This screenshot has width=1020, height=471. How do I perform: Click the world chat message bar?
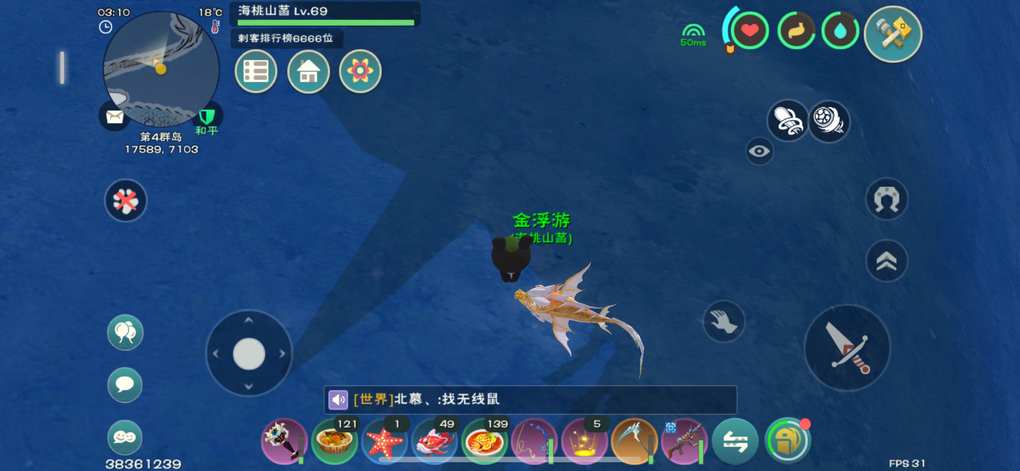click(530, 399)
